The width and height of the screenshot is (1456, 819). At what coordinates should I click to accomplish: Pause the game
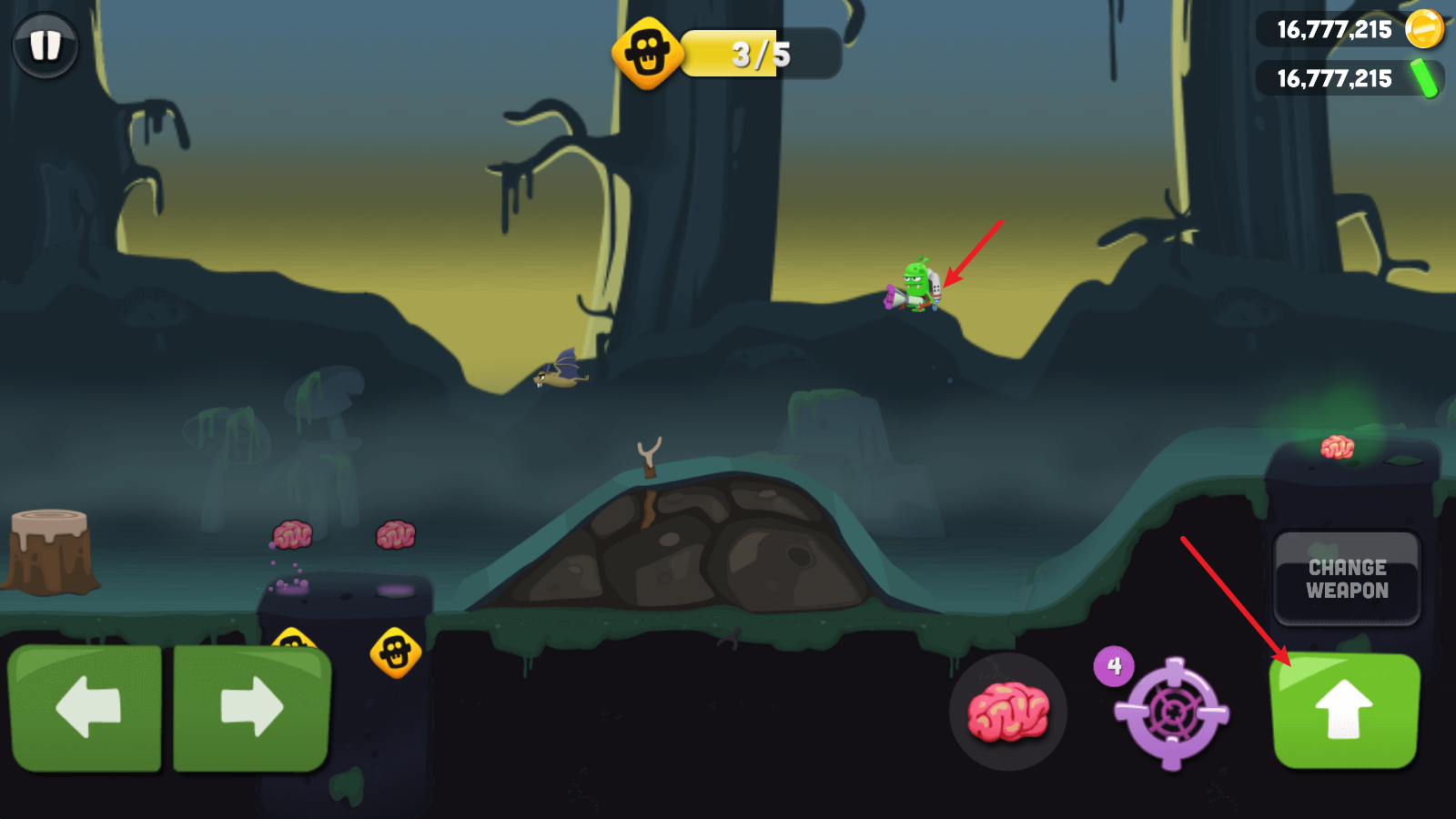[x=45, y=45]
